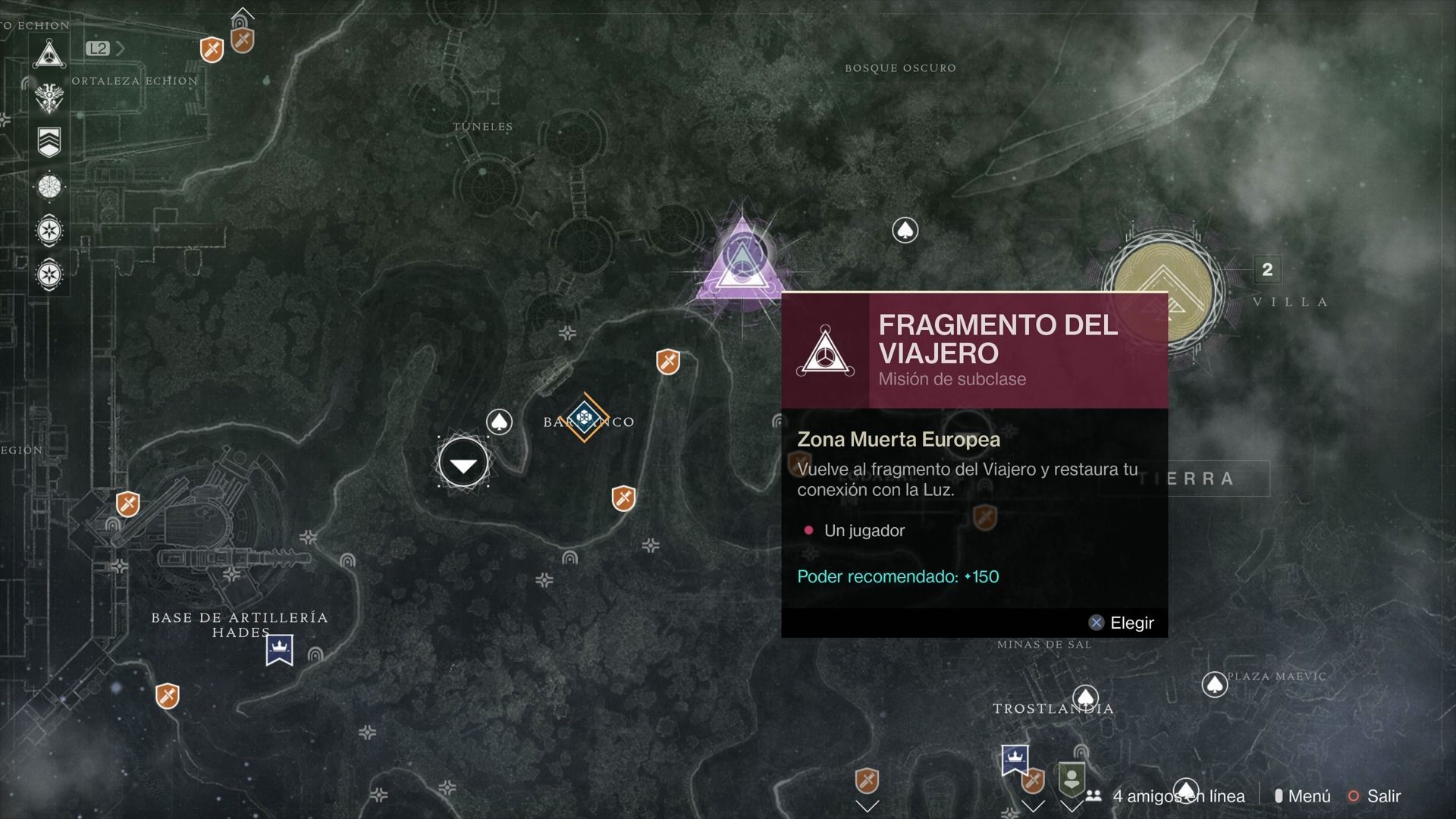Choose the landing zone marker with down arrow
The width and height of the screenshot is (1456, 819).
click(463, 462)
